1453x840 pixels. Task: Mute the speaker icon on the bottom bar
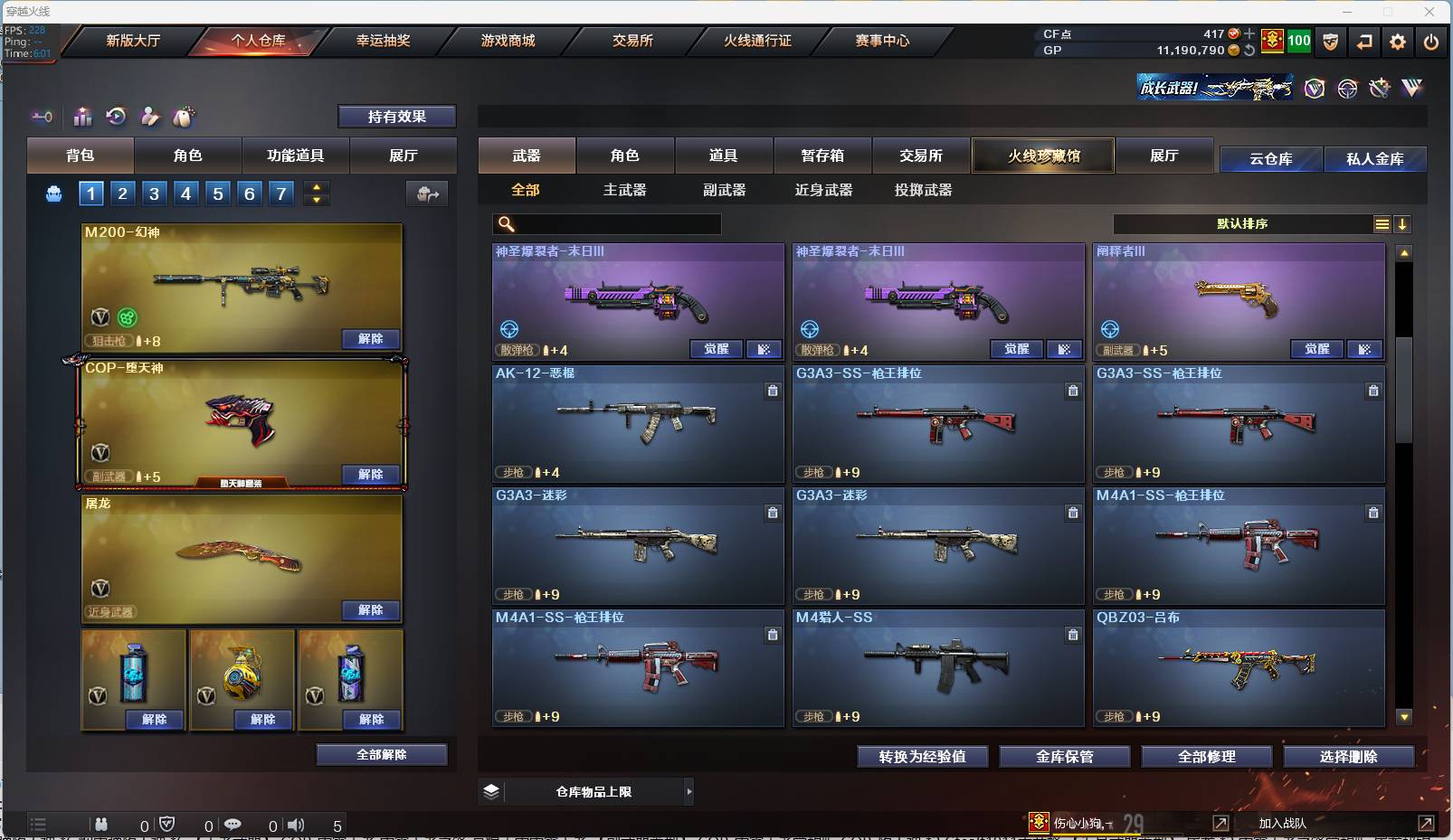pyautogui.click(x=296, y=824)
